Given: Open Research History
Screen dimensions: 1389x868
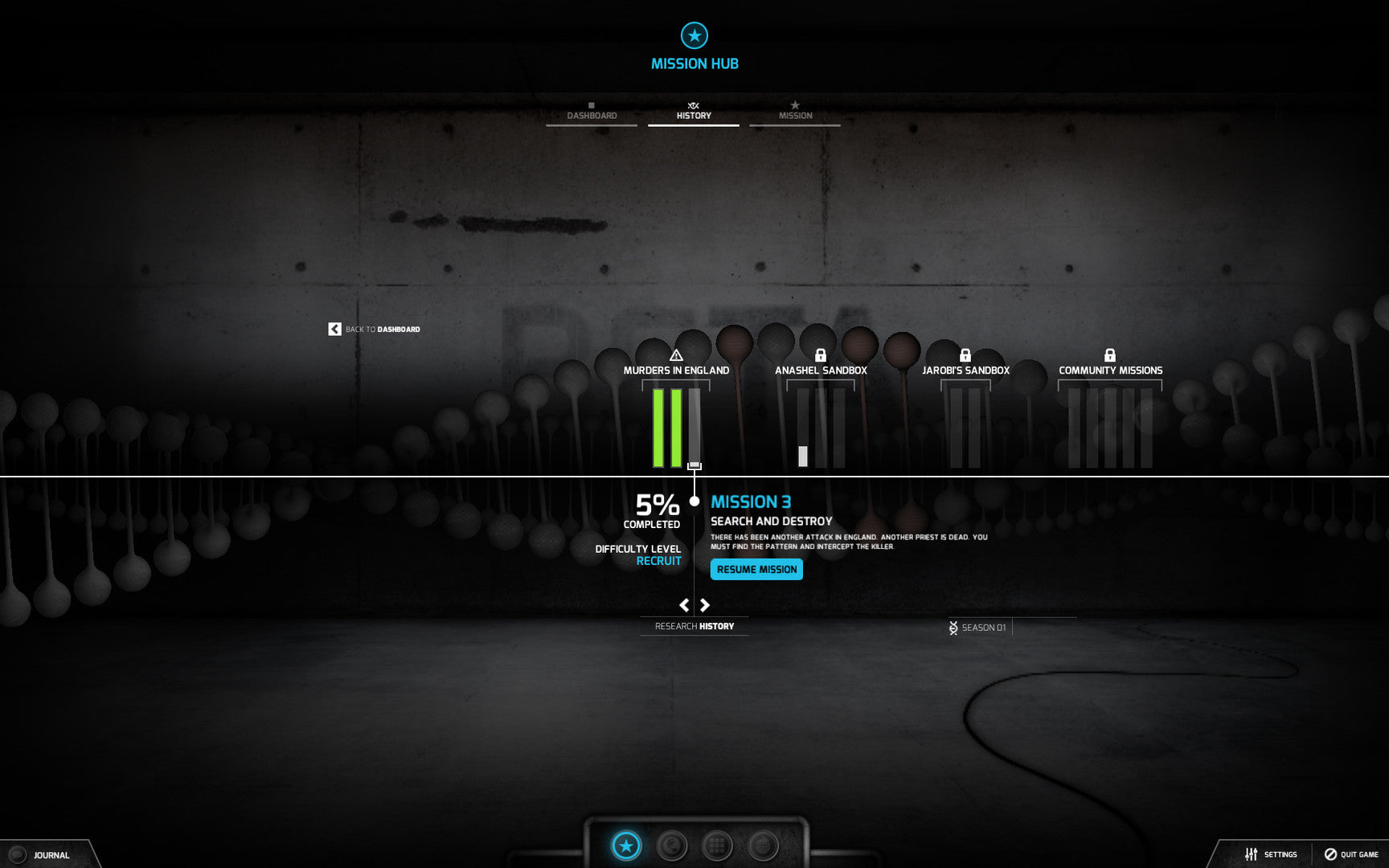Looking at the screenshot, I should click(x=694, y=626).
